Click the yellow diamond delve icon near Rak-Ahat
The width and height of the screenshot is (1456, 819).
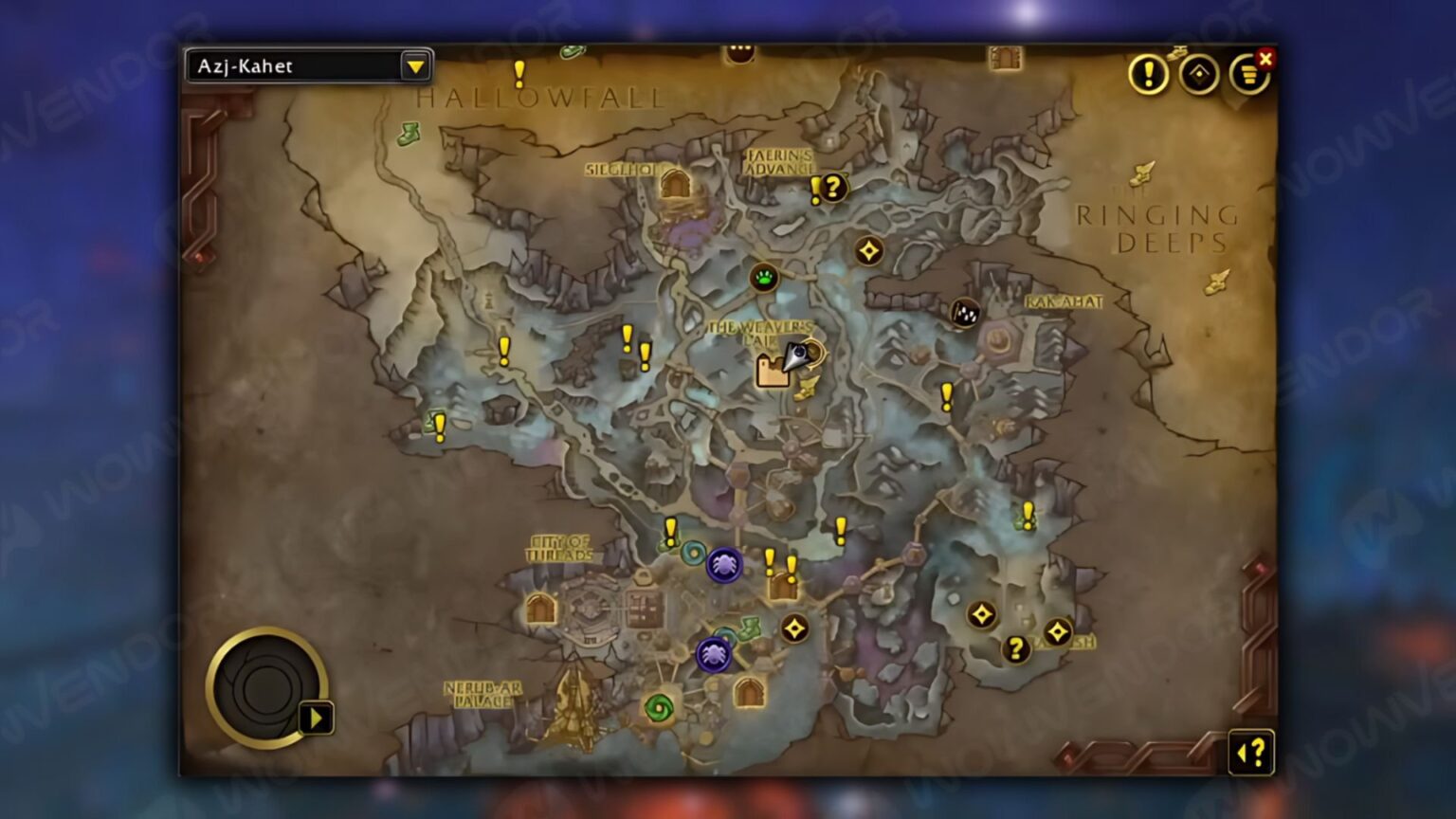point(869,249)
